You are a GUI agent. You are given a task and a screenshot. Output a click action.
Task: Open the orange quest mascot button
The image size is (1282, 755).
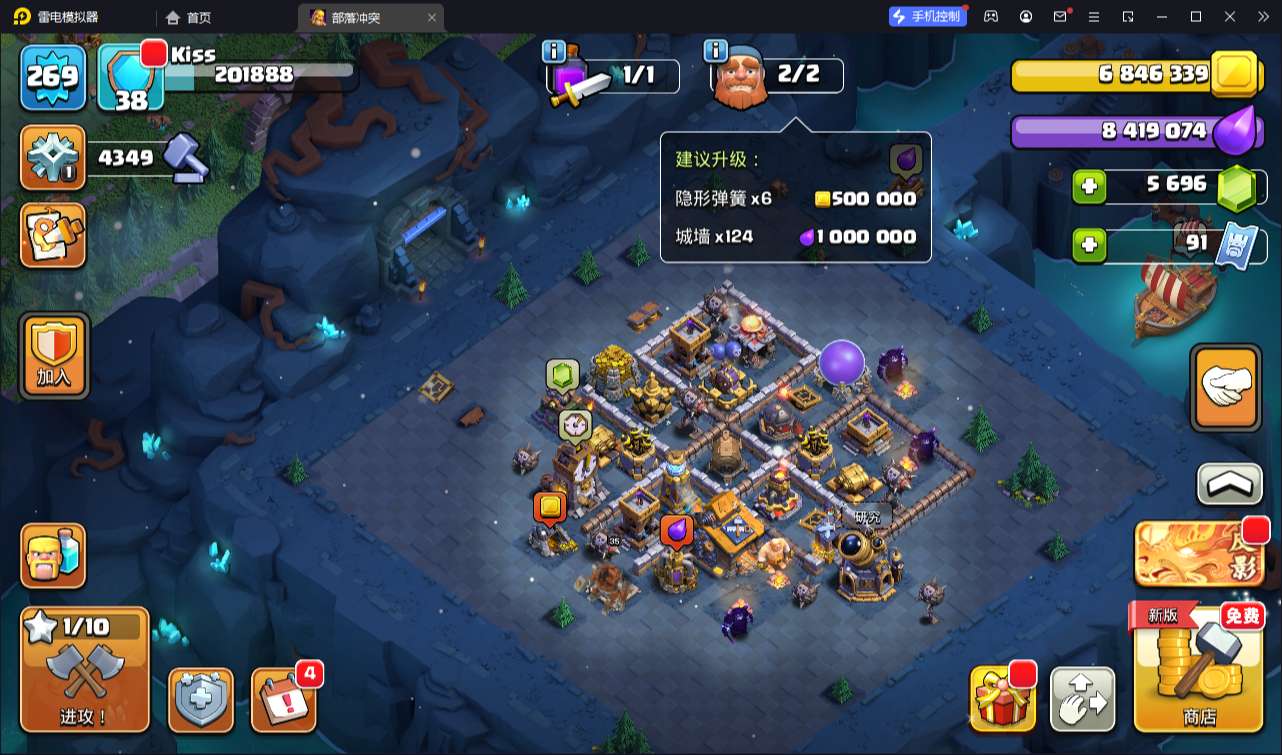pyautogui.click(x=53, y=236)
